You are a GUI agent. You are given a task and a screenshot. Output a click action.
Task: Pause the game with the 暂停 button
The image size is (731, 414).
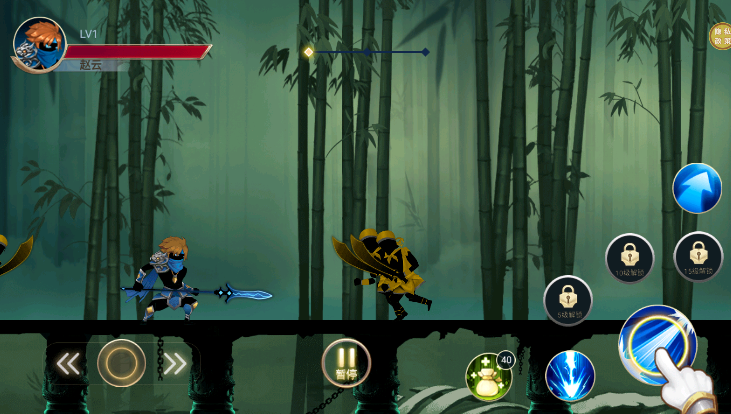click(346, 362)
